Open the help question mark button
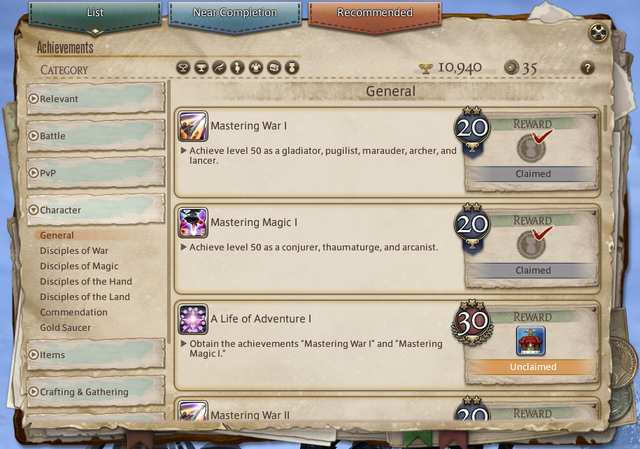The width and height of the screenshot is (640, 449). [x=587, y=68]
